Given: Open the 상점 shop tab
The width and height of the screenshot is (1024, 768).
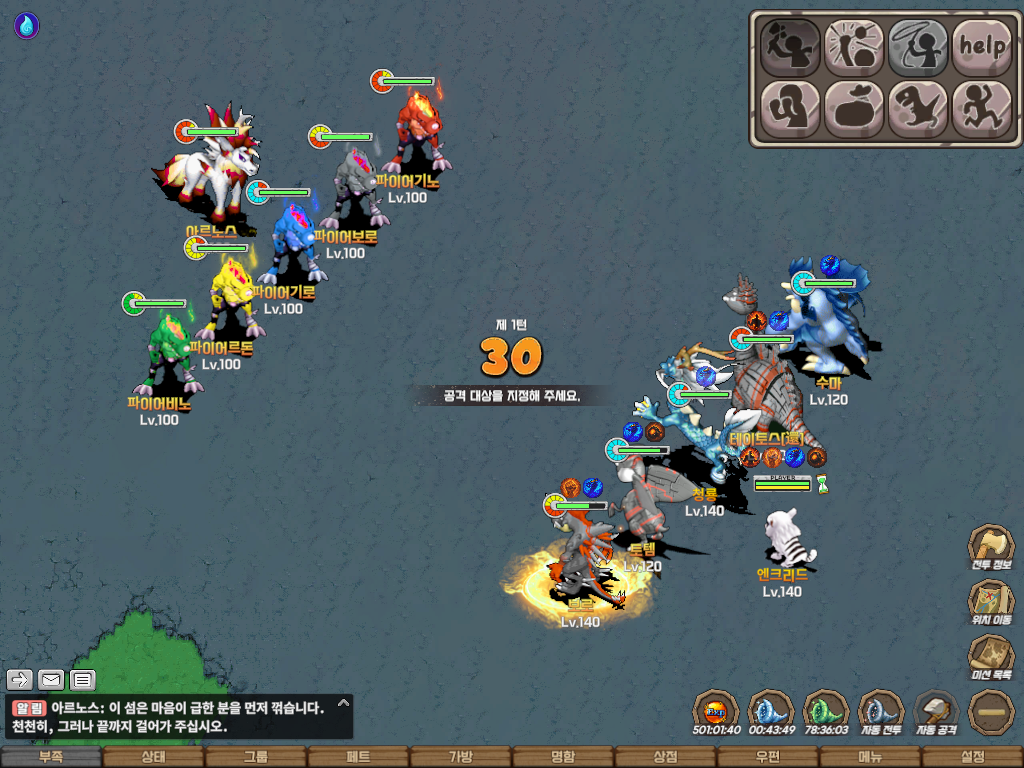Looking at the screenshot, I should pyautogui.click(x=665, y=757).
